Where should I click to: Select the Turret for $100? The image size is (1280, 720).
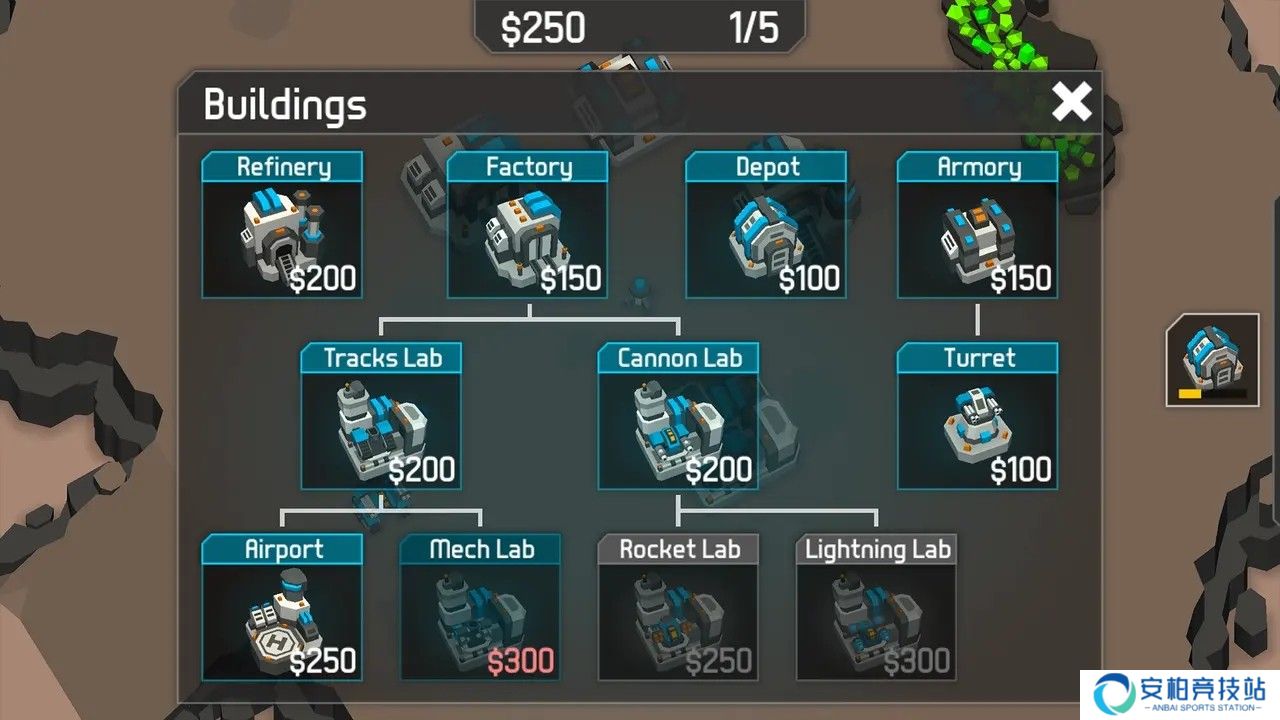[x=977, y=416]
